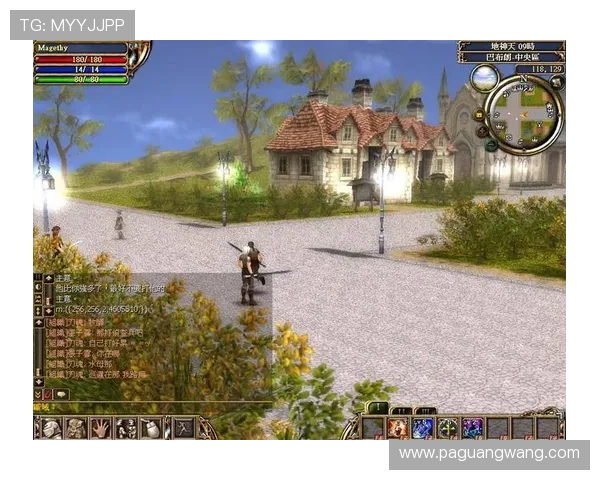This screenshot has height=480, width=600.
Task: Open the sky weather orb beside minimap
Action: pyautogui.click(x=484, y=78)
